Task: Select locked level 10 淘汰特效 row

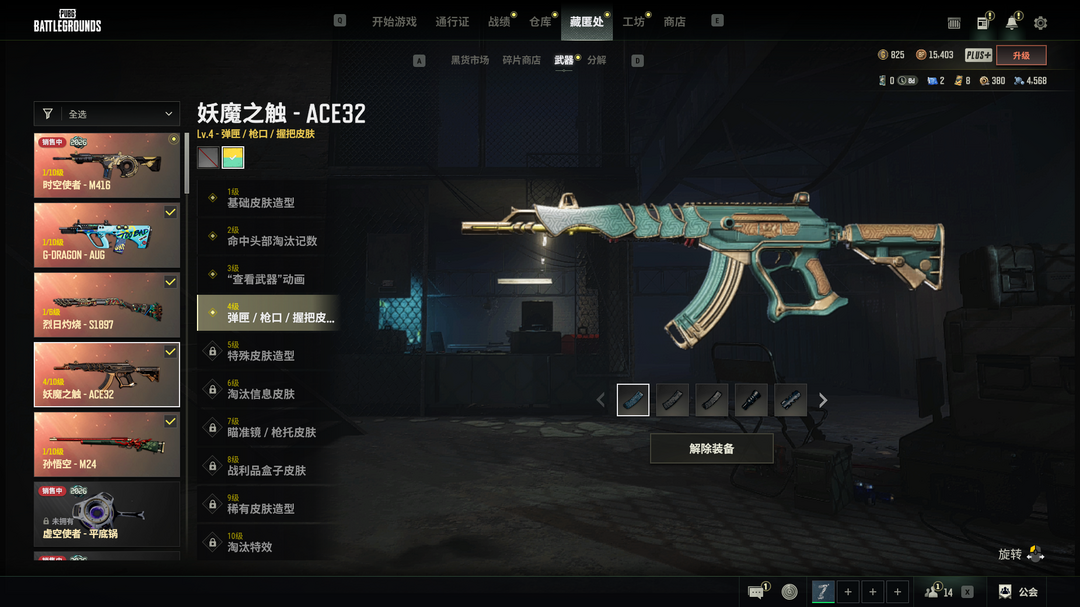Action: [x=268, y=542]
